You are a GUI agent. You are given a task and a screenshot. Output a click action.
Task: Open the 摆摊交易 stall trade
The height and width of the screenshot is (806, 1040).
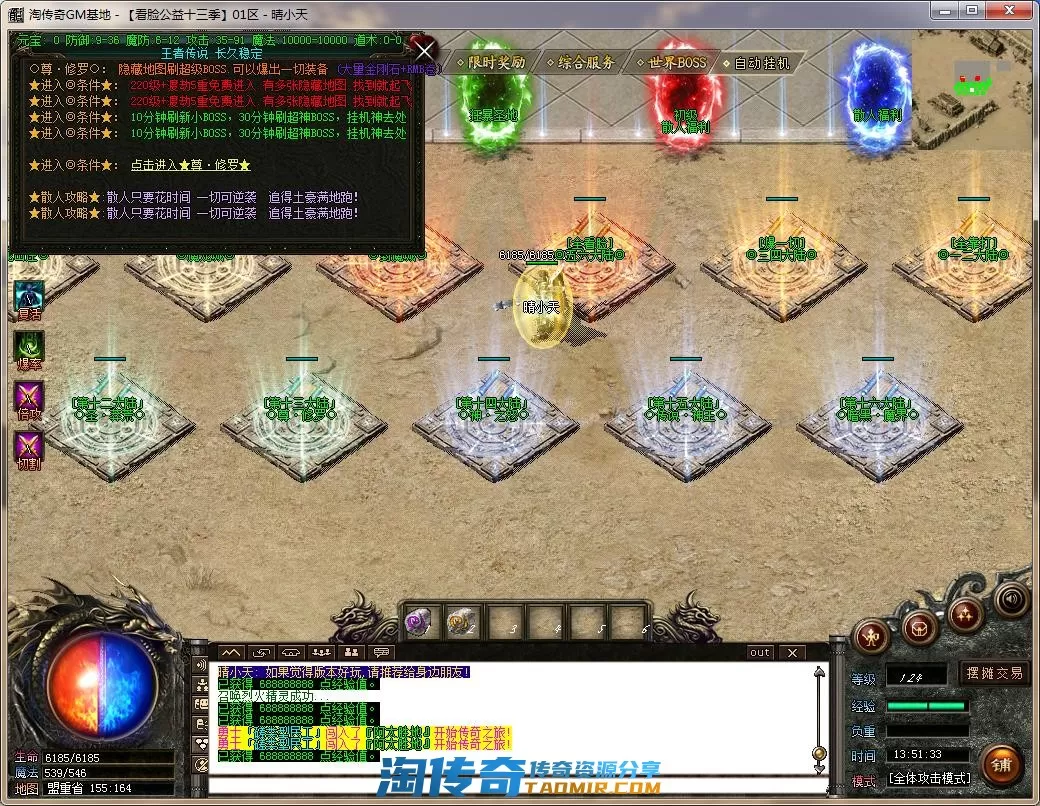(995, 673)
